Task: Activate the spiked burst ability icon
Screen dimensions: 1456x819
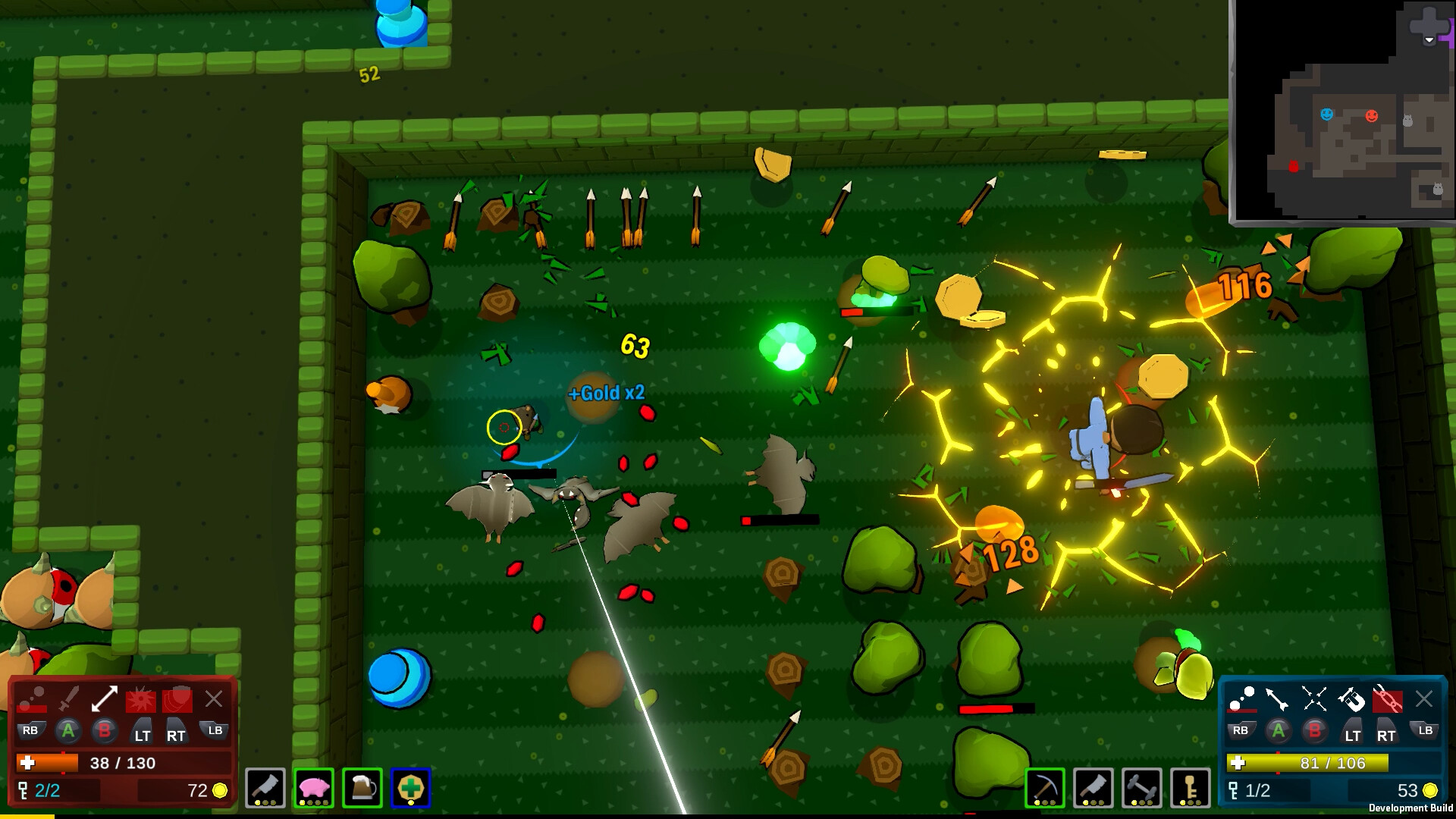Action: pos(141,699)
